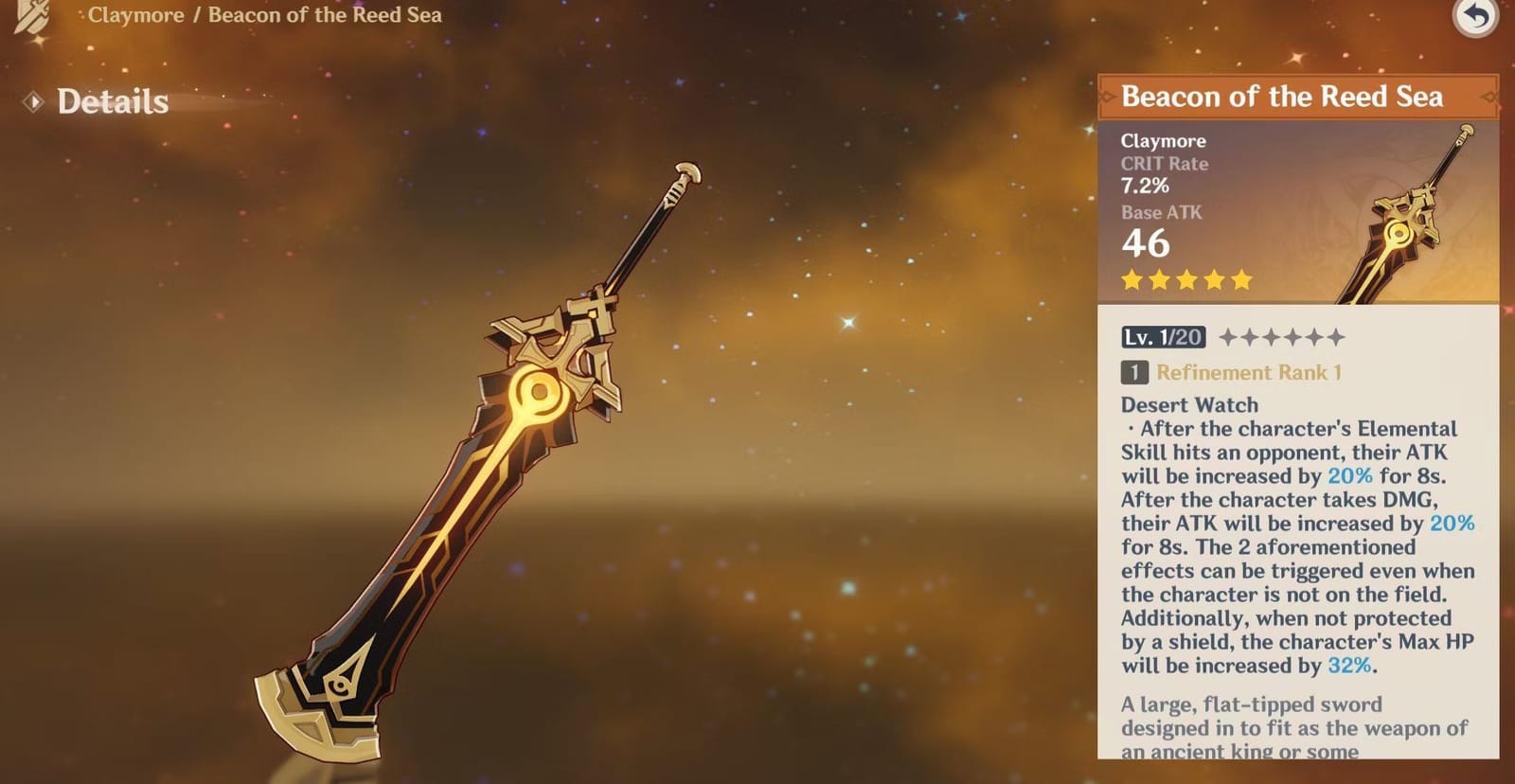This screenshot has height=784, width=1515.
Task: Click the diamond marker beside Details
Action: (x=33, y=102)
